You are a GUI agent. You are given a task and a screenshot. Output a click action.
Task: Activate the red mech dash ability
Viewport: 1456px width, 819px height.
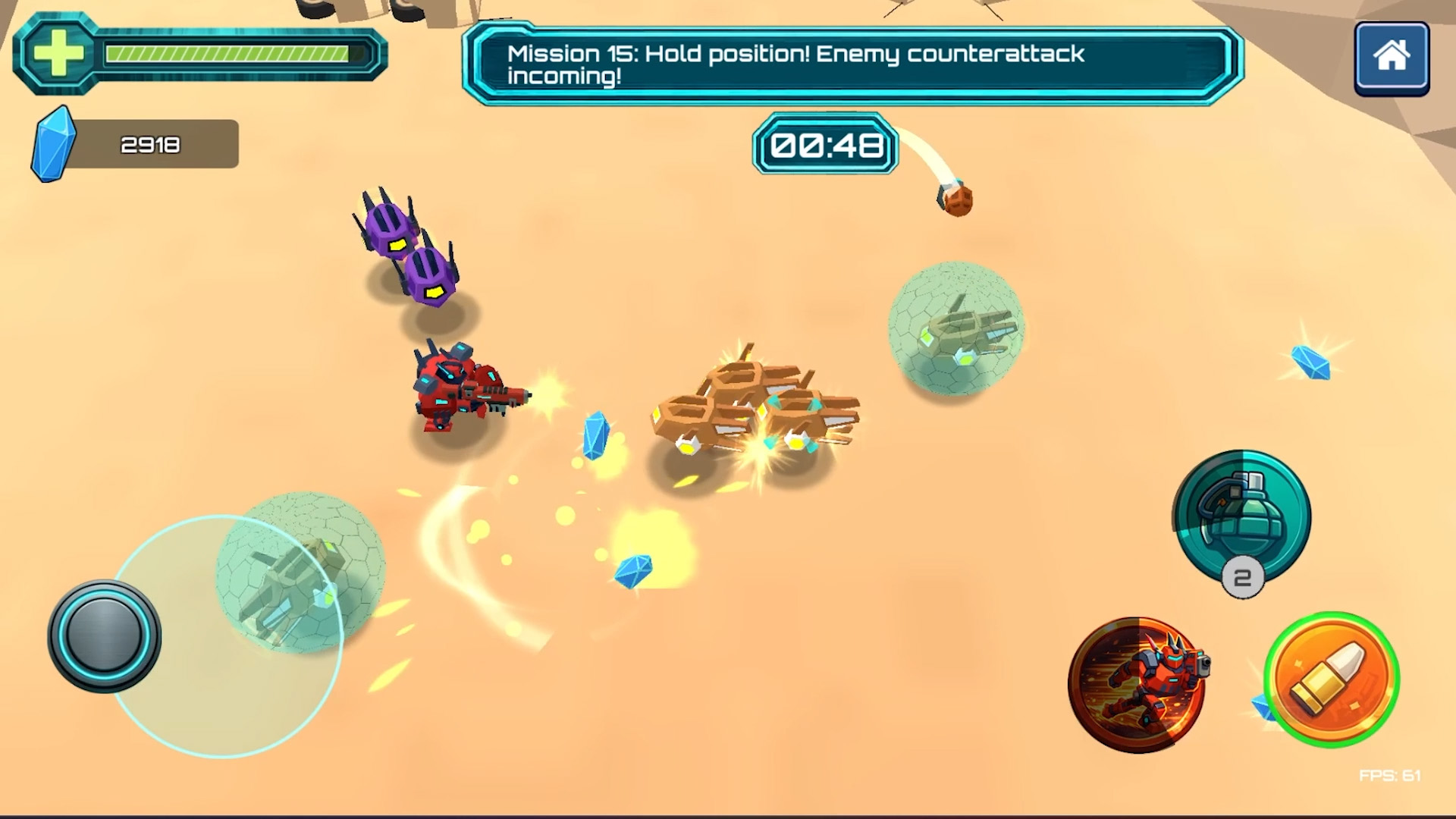pos(1136,684)
